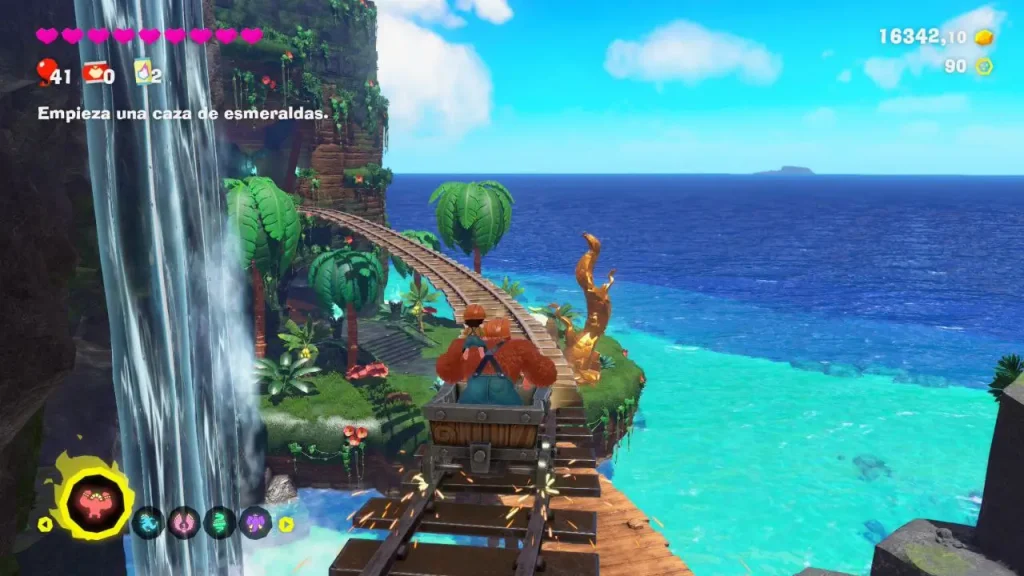
Task: Select the red Kong Bananza transformation icon
Action: [96, 502]
